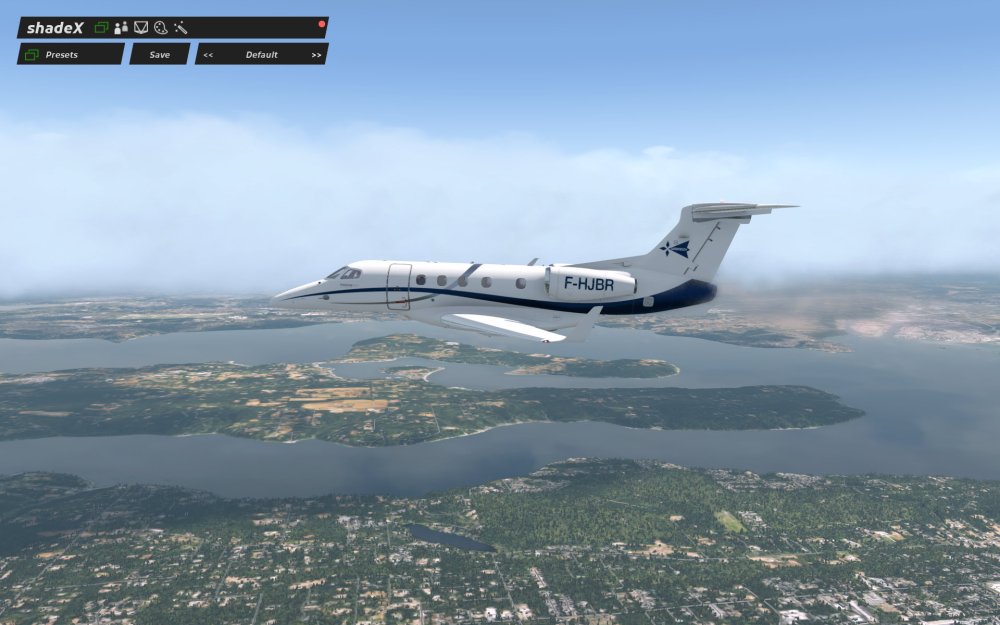Activate the magic wand tool

180,27
